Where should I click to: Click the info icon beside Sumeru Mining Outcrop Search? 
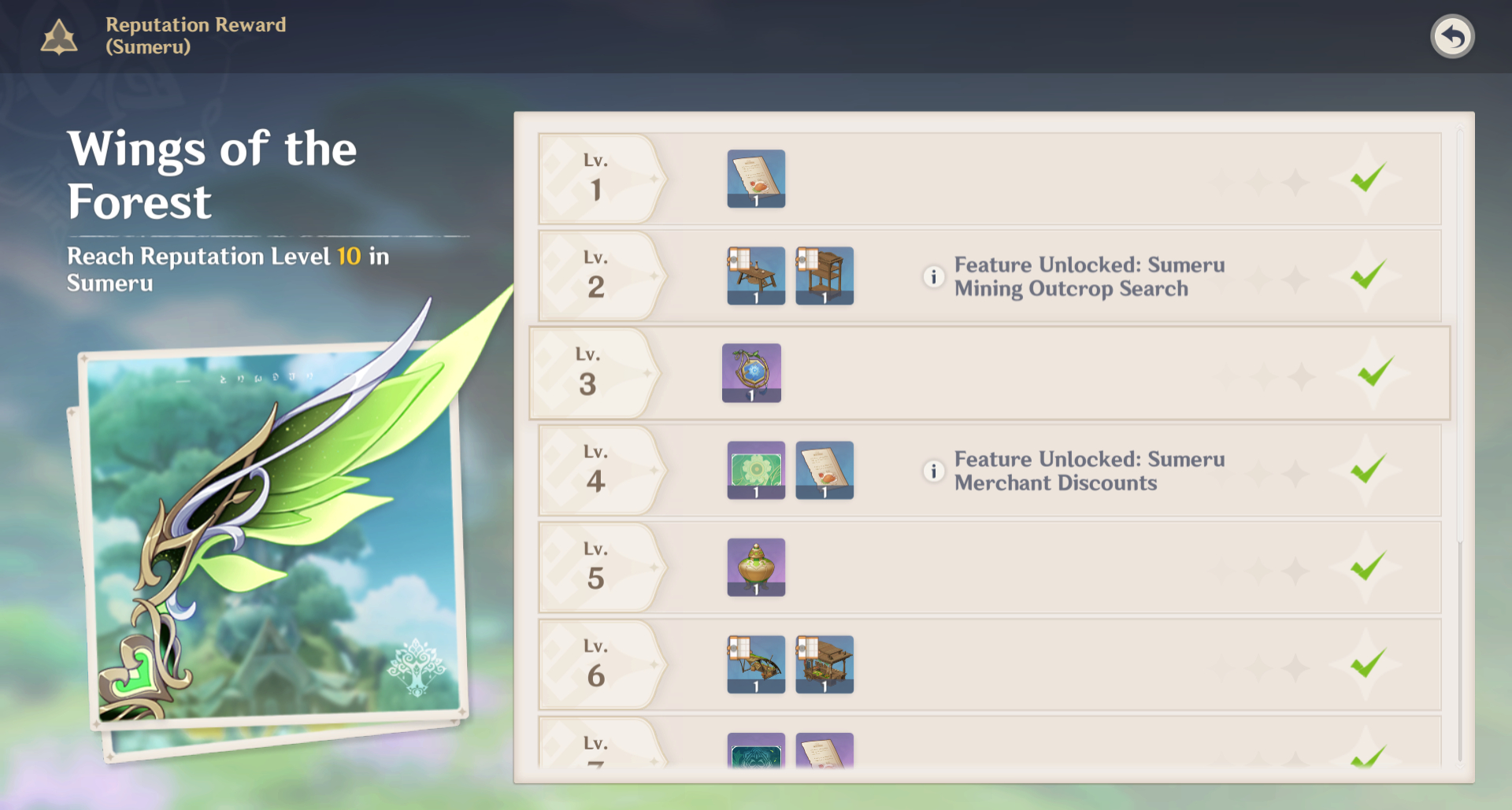tap(932, 276)
